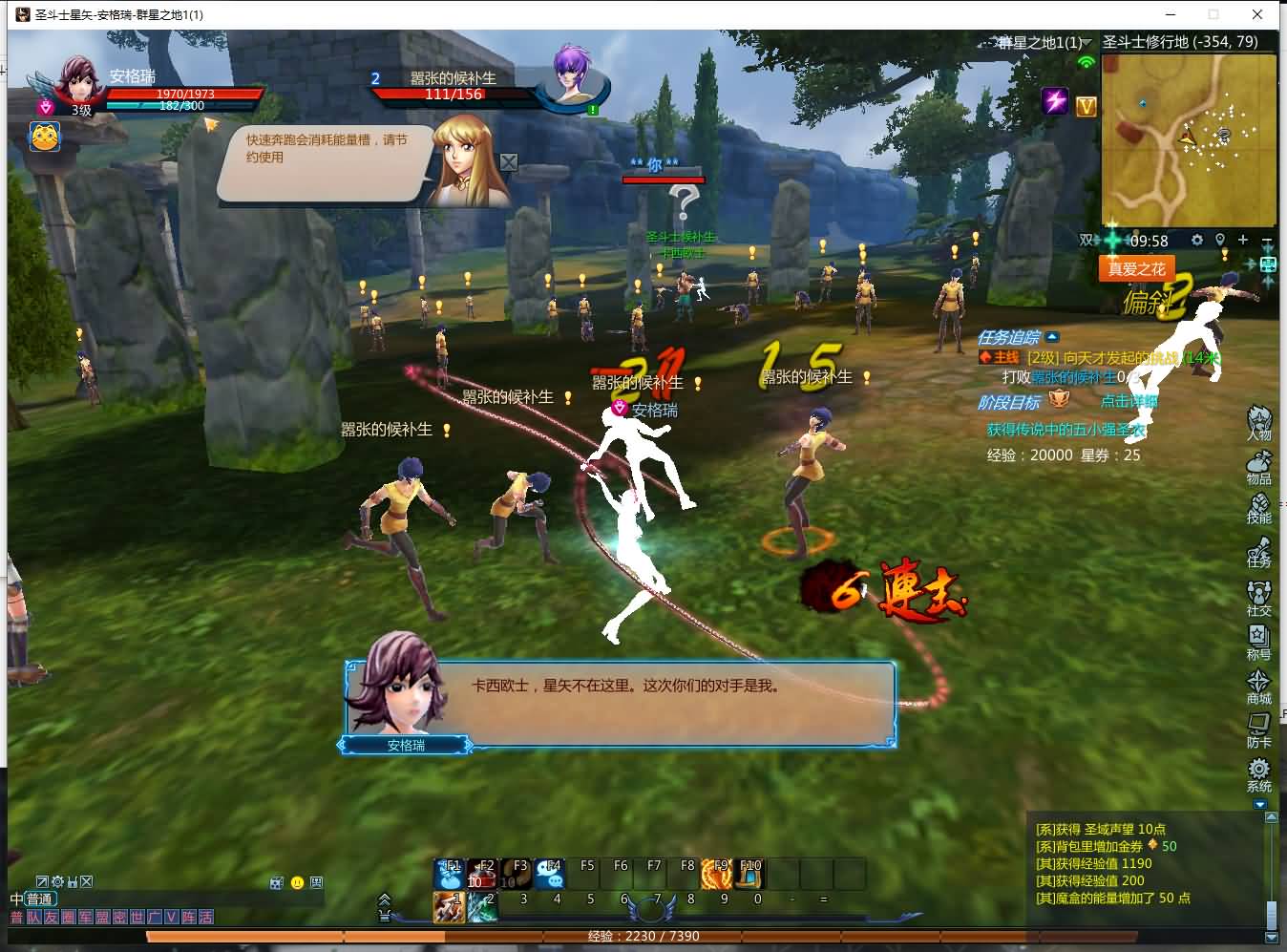1287x952 pixels.
Task: Open the 任务 quest log
Action: (x=1258, y=551)
